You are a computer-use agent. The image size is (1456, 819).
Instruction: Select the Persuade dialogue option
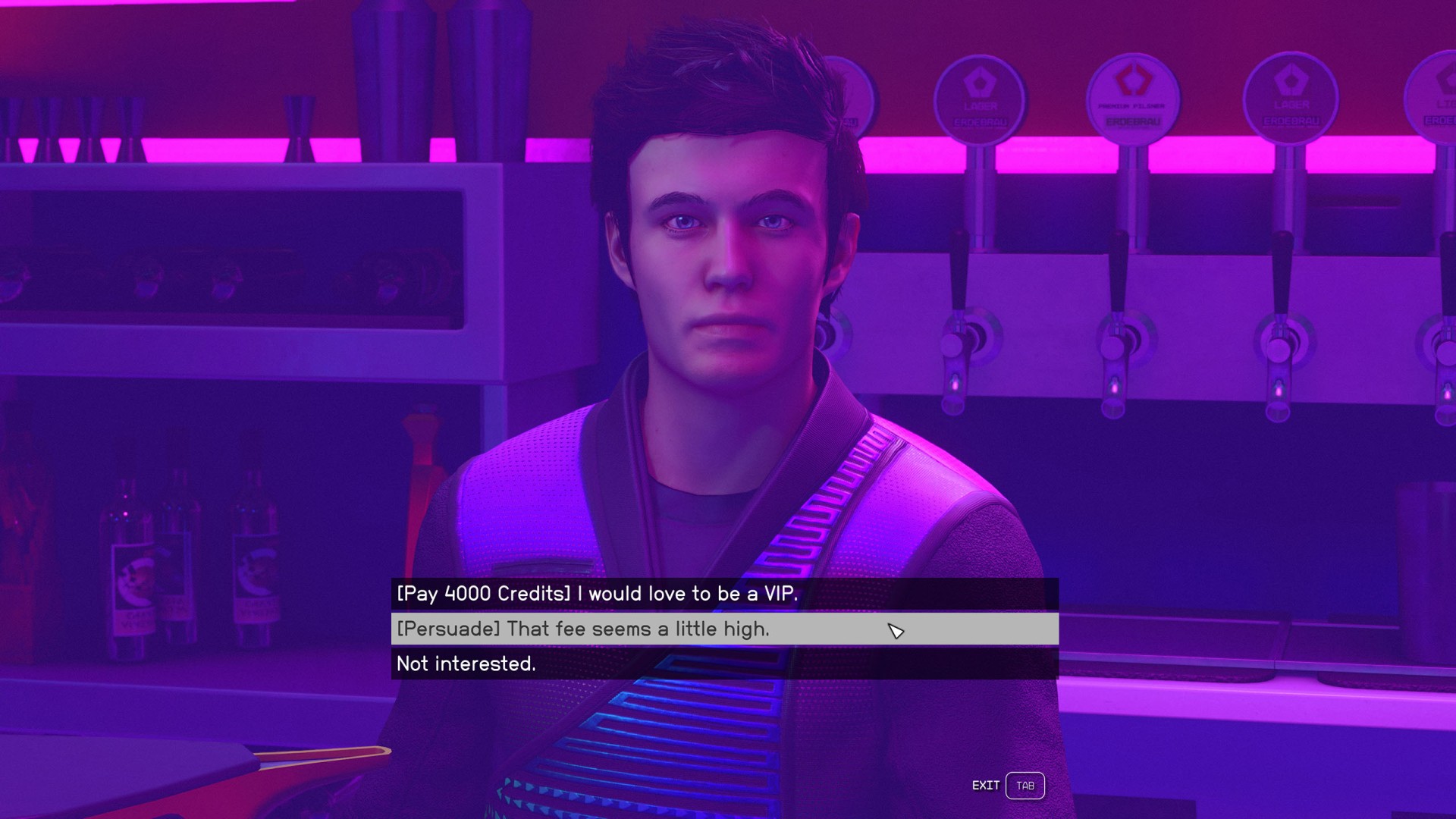pyautogui.click(x=582, y=629)
